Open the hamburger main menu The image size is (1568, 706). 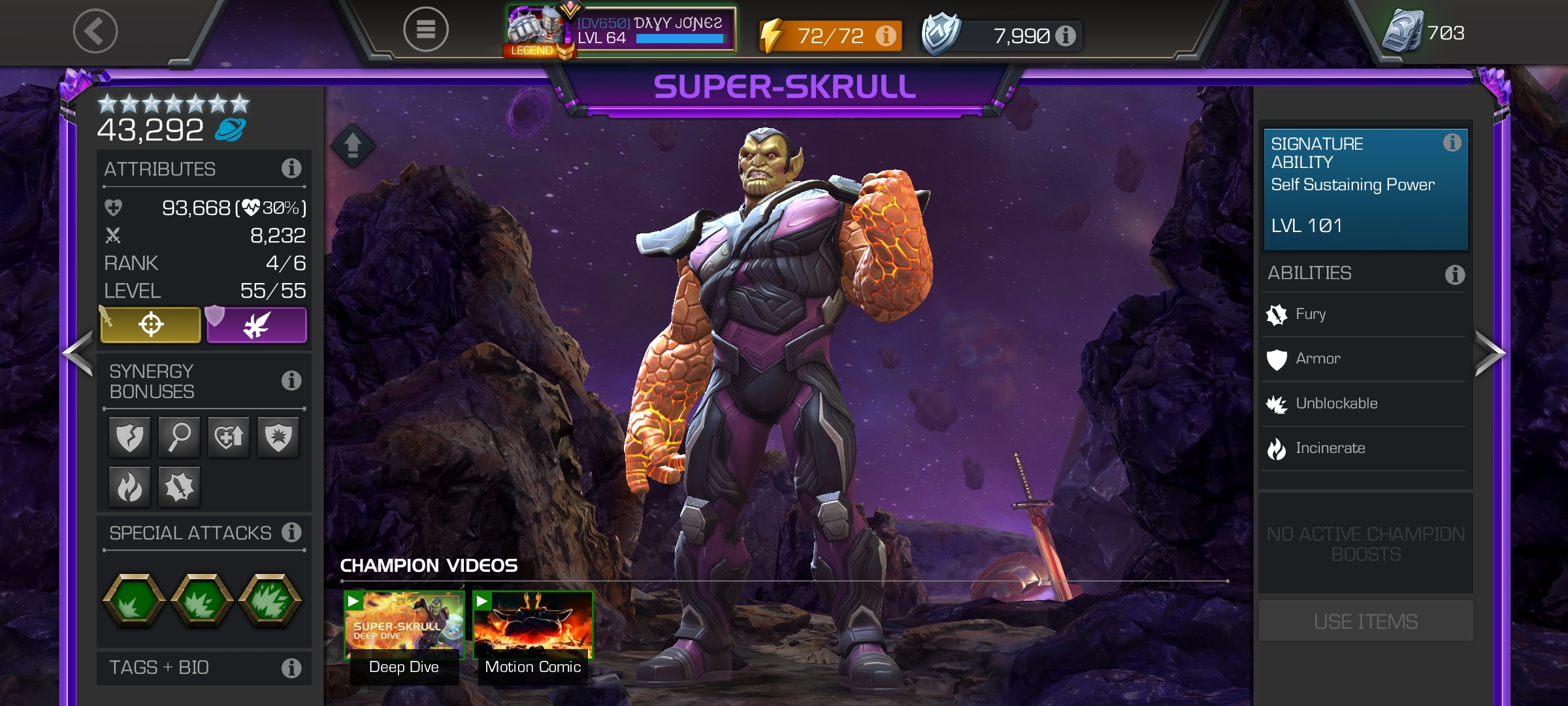[x=425, y=29]
